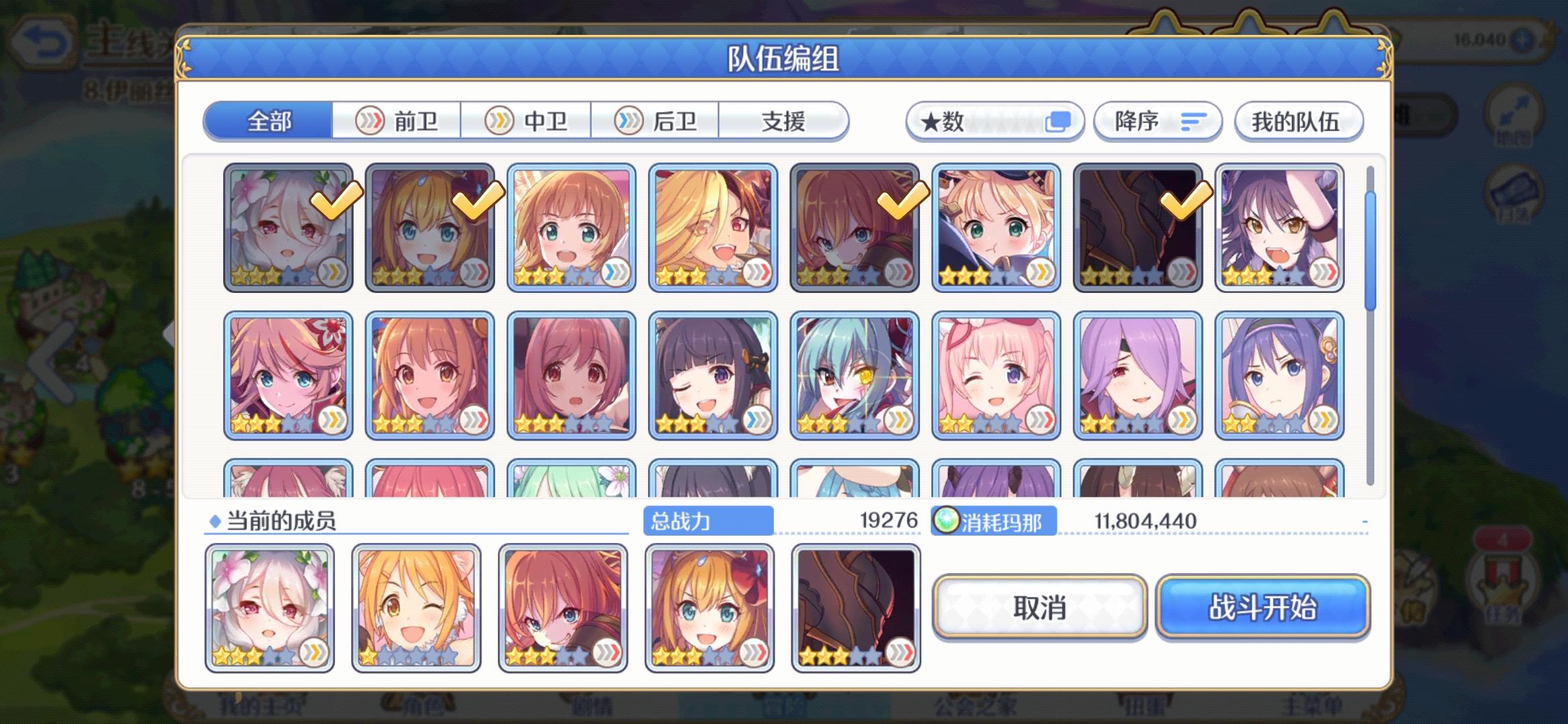Open the ★数 star filter

pyautogui.click(x=952, y=121)
